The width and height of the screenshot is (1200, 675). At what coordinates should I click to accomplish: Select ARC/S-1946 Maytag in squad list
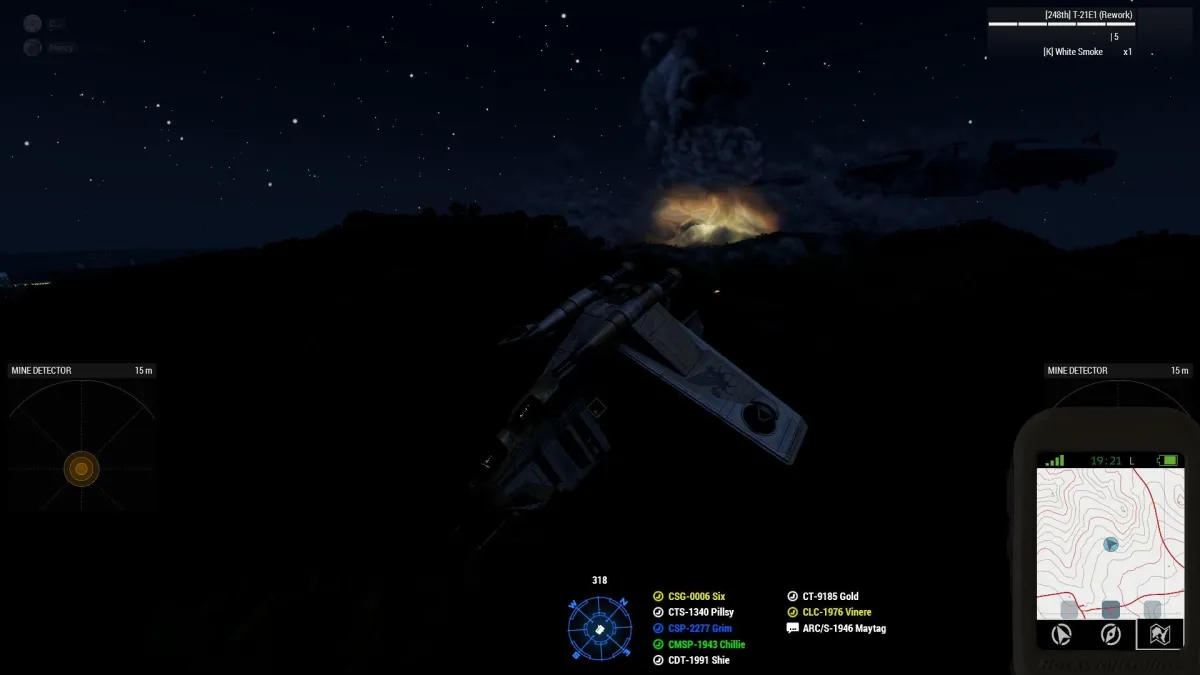click(x=843, y=629)
